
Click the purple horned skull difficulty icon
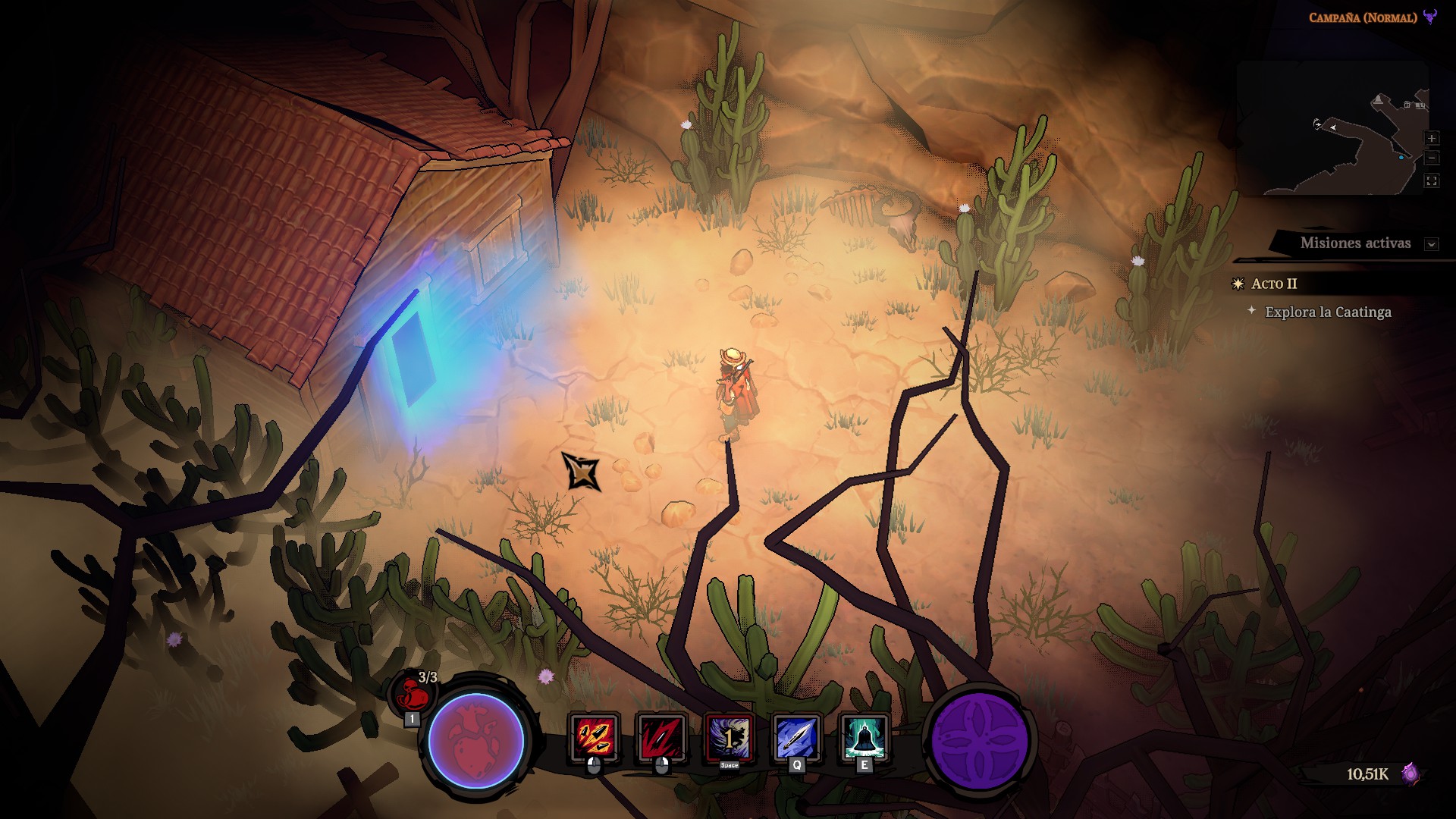click(x=1430, y=17)
